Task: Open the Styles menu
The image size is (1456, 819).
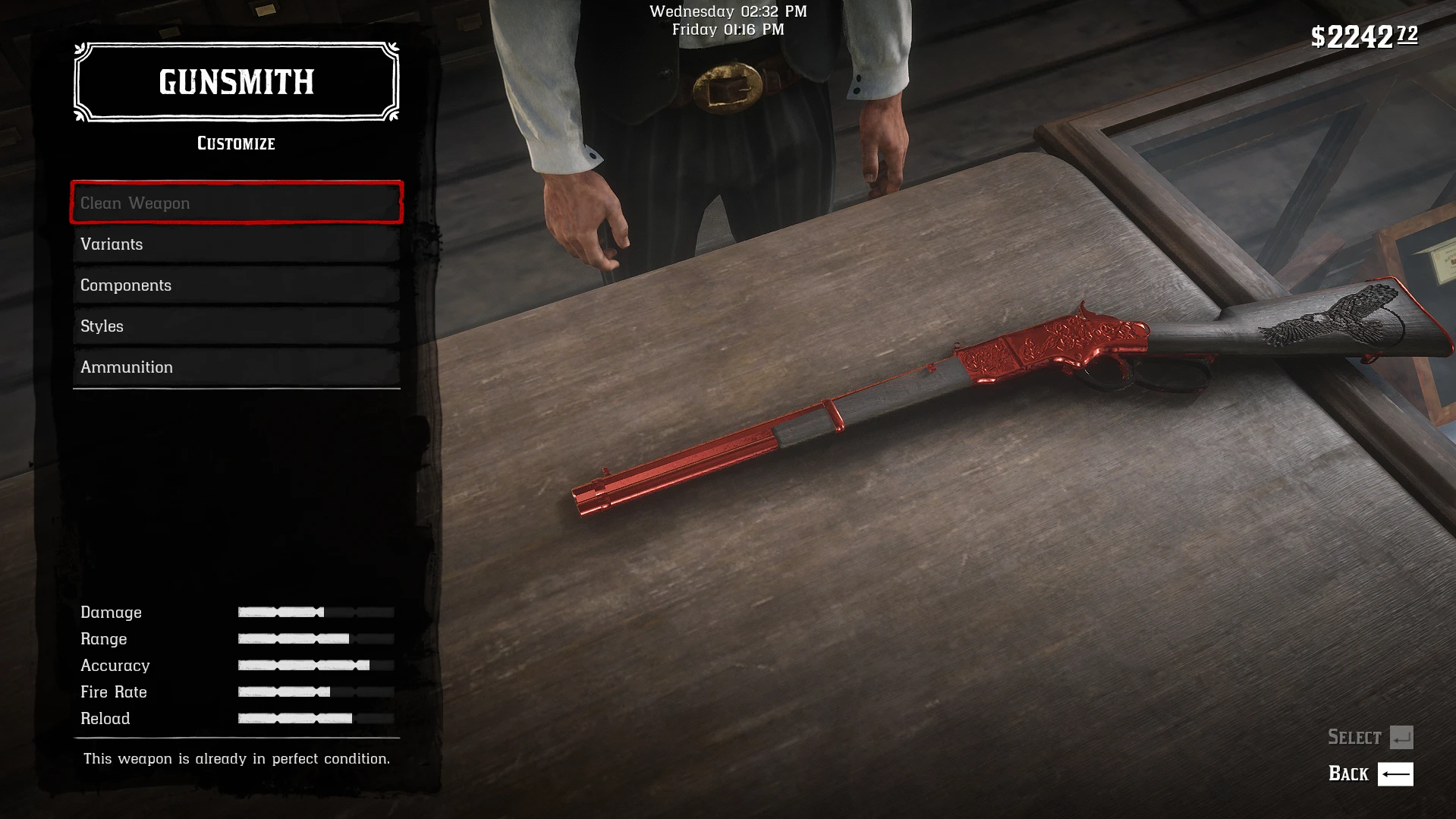Action: (235, 326)
